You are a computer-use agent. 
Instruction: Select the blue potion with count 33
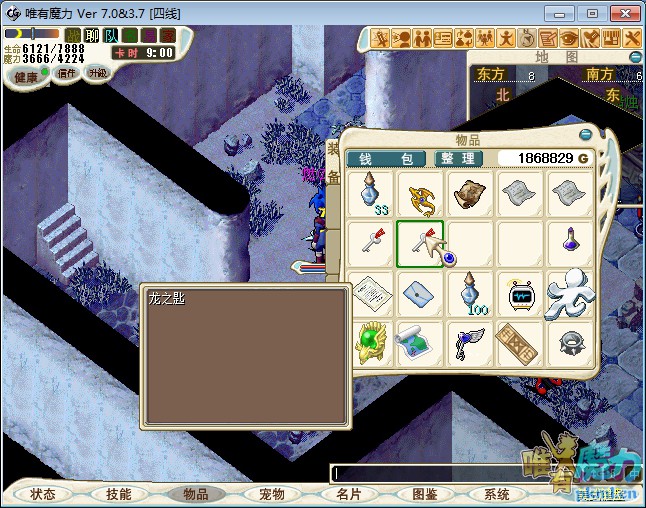point(372,193)
